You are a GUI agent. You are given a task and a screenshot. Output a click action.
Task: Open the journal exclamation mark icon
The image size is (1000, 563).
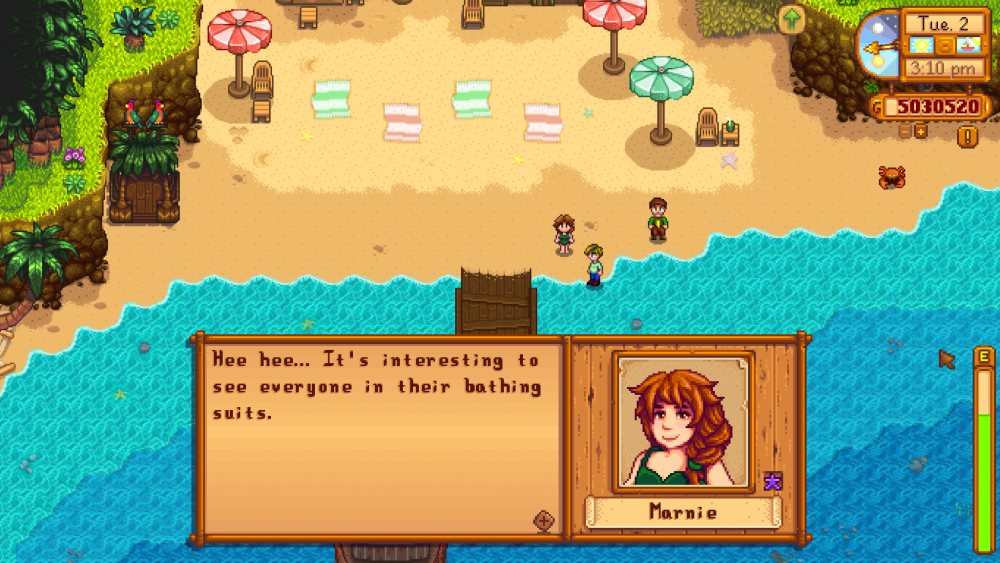click(x=966, y=136)
